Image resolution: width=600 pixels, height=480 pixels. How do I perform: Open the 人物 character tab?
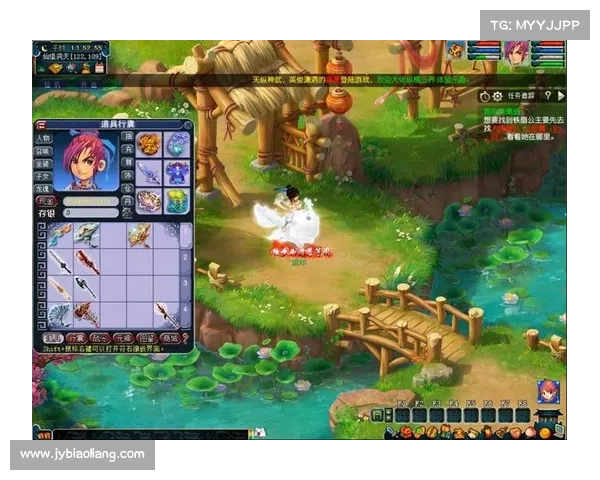coord(44,138)
